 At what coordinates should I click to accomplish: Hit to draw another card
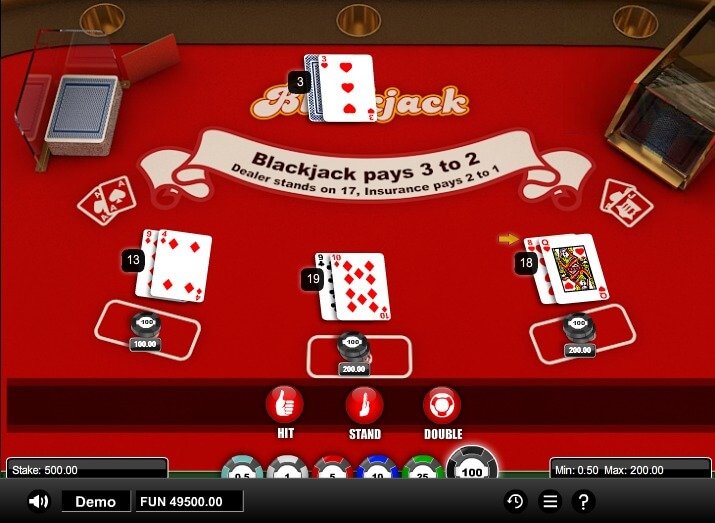284,405
